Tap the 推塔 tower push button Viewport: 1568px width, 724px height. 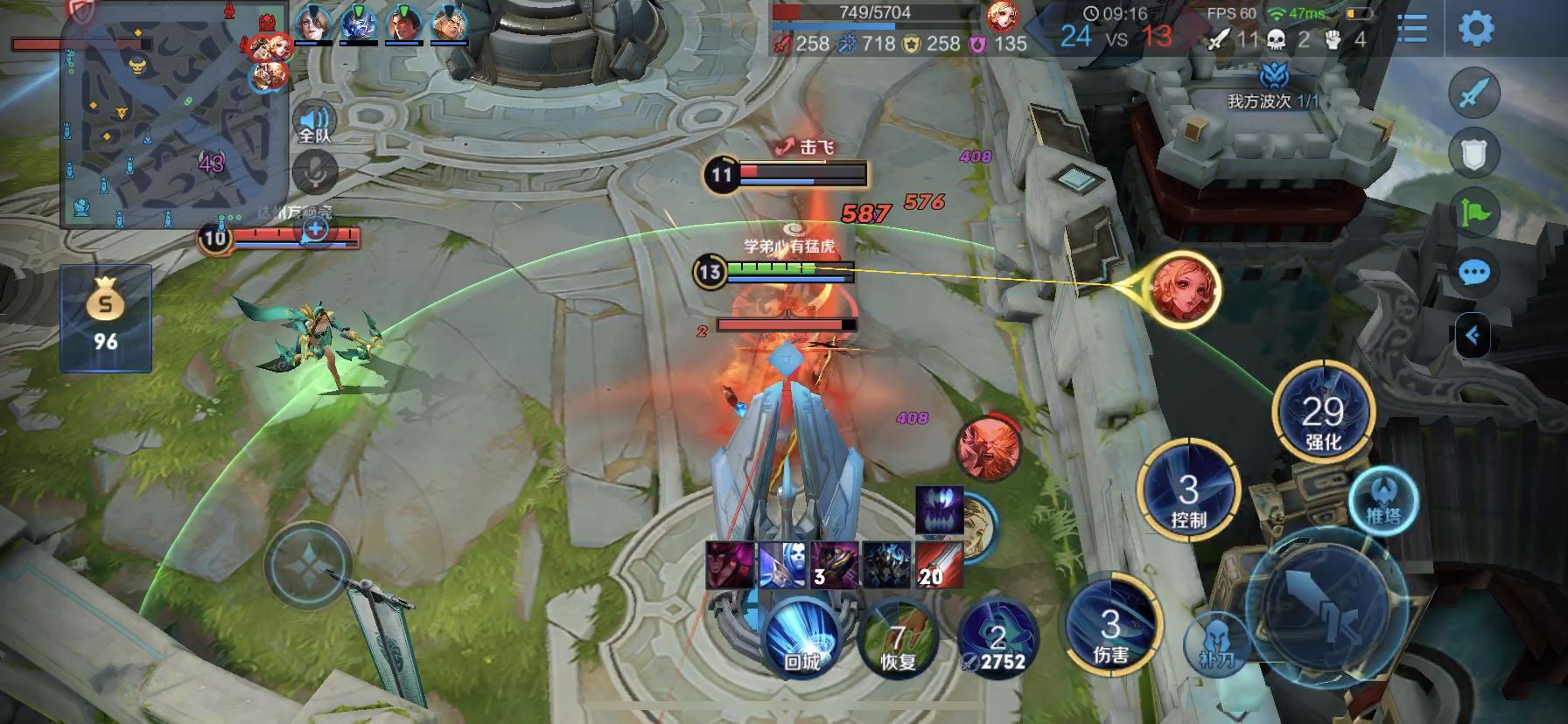pos(1383,505)
